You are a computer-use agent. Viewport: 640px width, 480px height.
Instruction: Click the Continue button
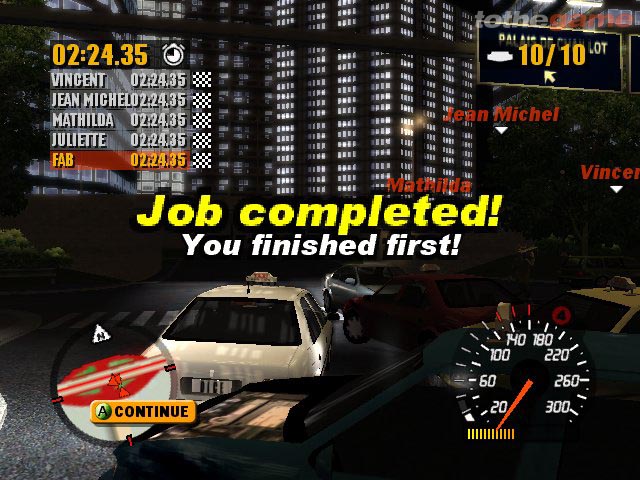pos(143,411)
